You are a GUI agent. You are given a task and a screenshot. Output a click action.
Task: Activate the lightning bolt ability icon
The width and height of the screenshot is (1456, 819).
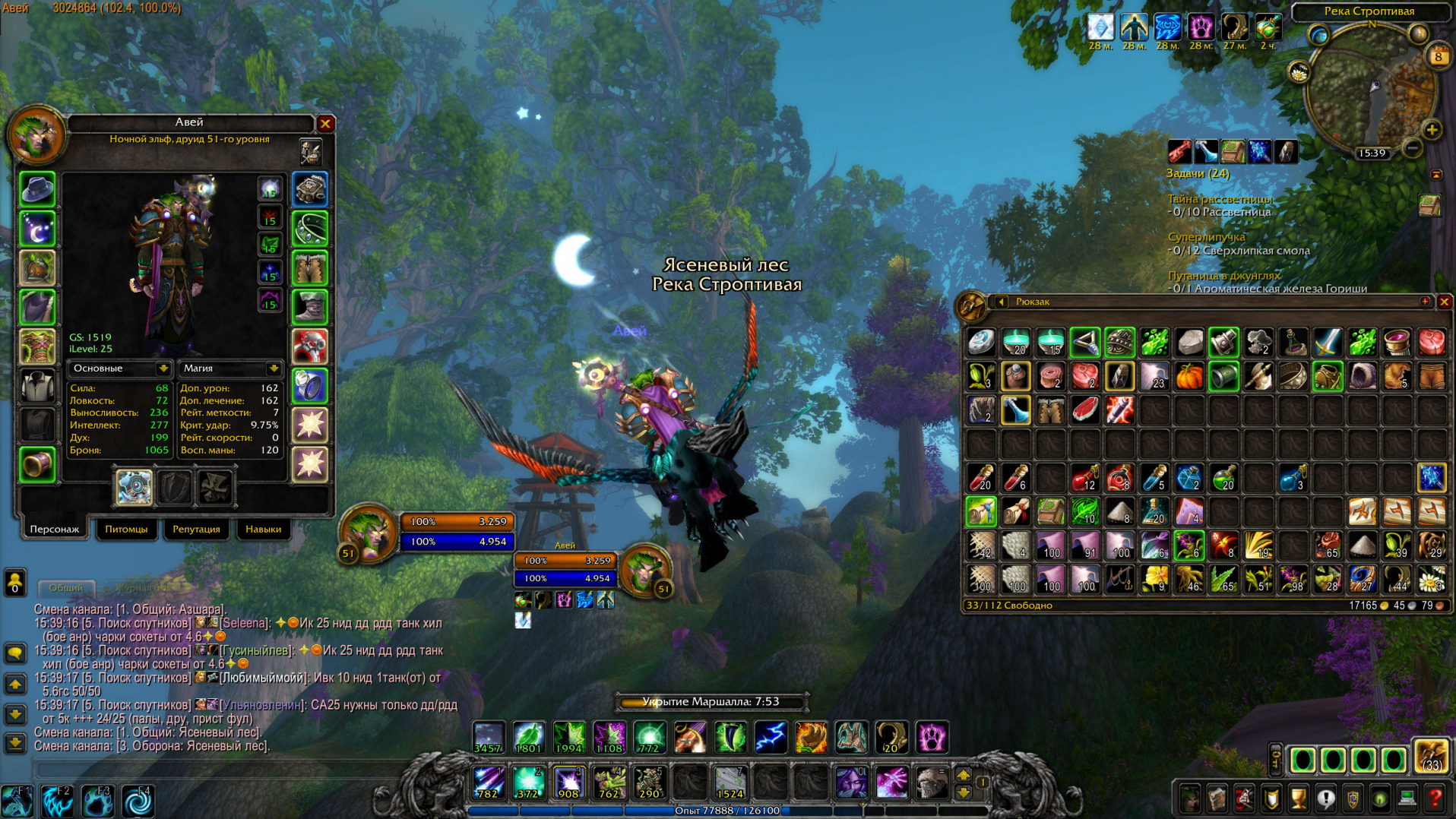coord(771,737)
